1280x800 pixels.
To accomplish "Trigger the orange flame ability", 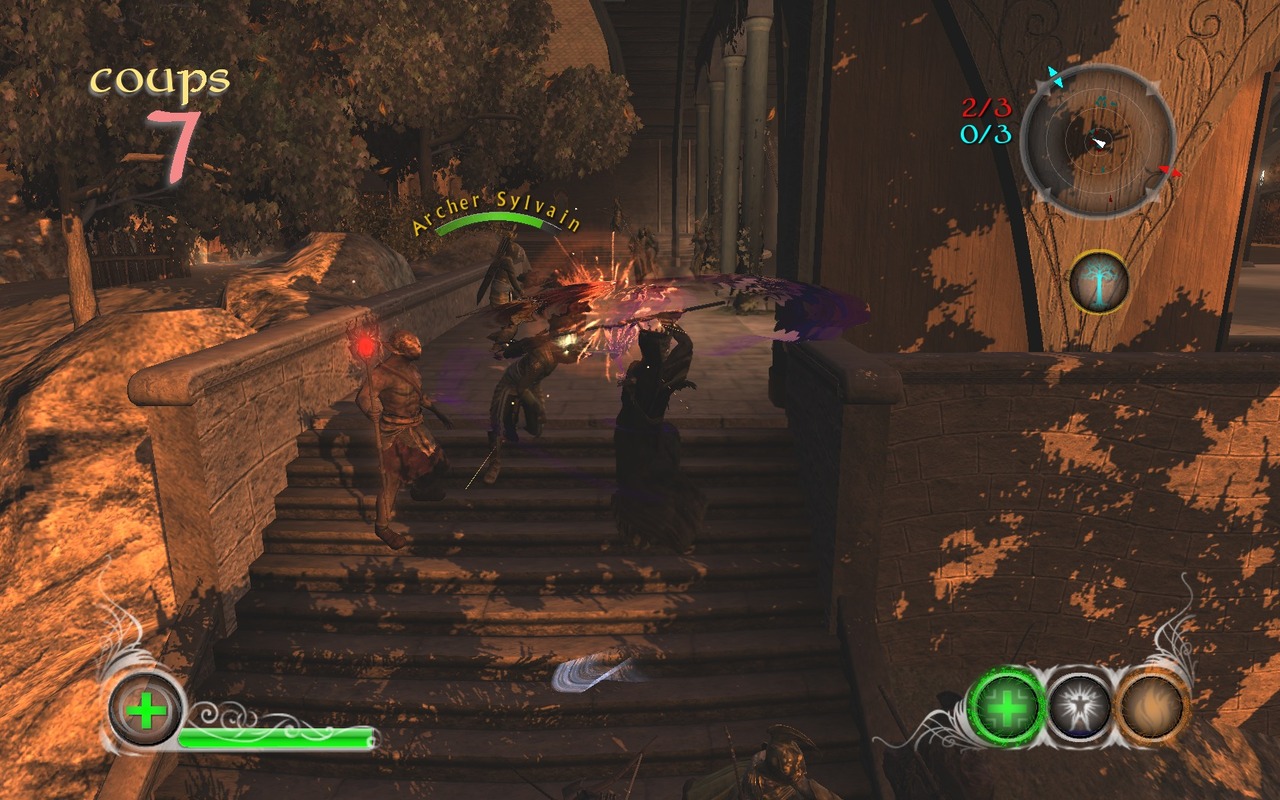I will coord(1152,708).
